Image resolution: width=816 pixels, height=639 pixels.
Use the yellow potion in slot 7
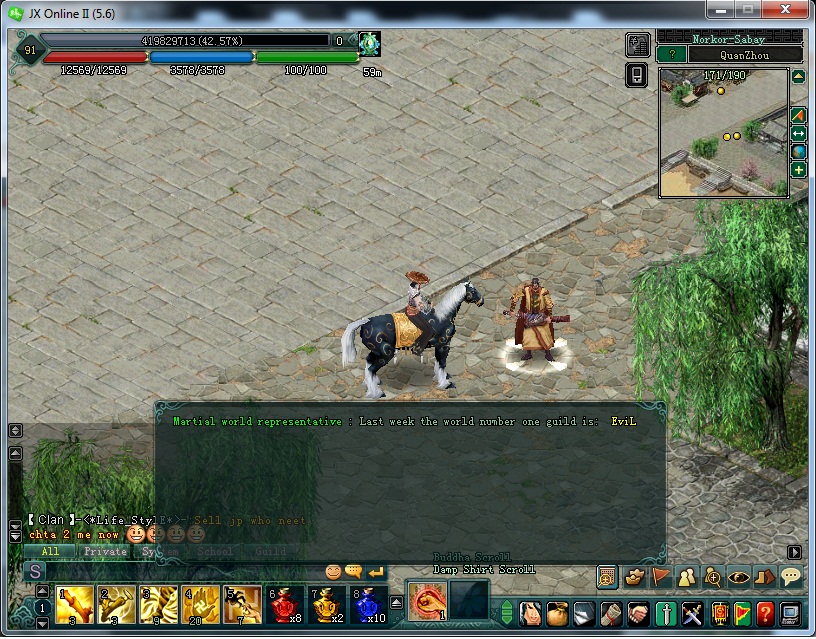[x=327, y=605]
